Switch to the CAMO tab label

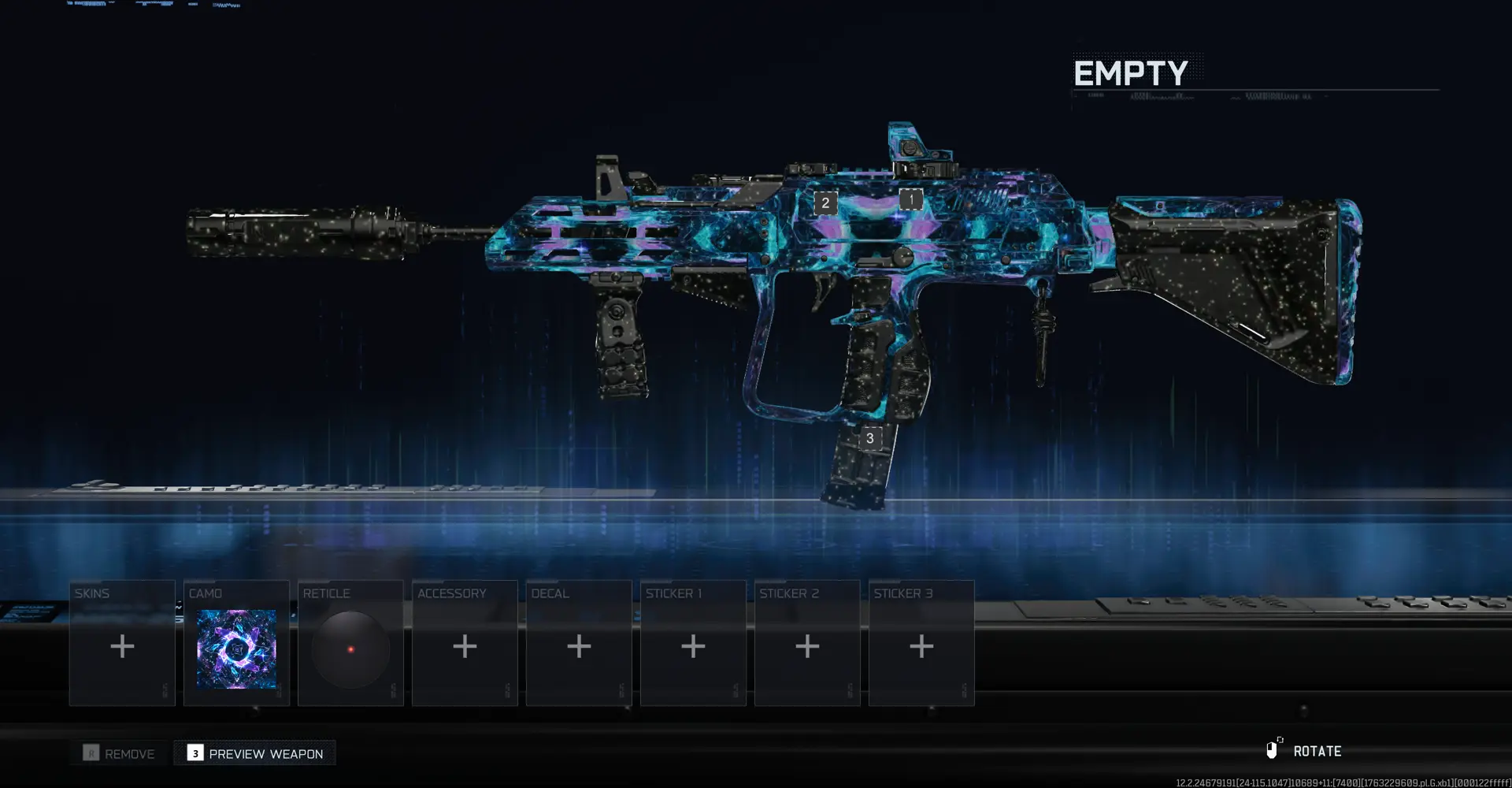point(205,593)
